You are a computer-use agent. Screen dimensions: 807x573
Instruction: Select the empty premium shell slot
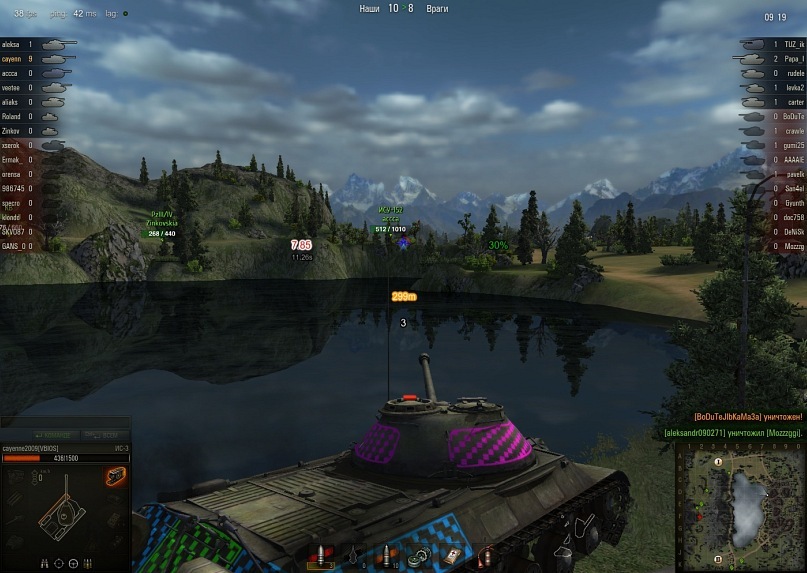click(x=354, y=555)
